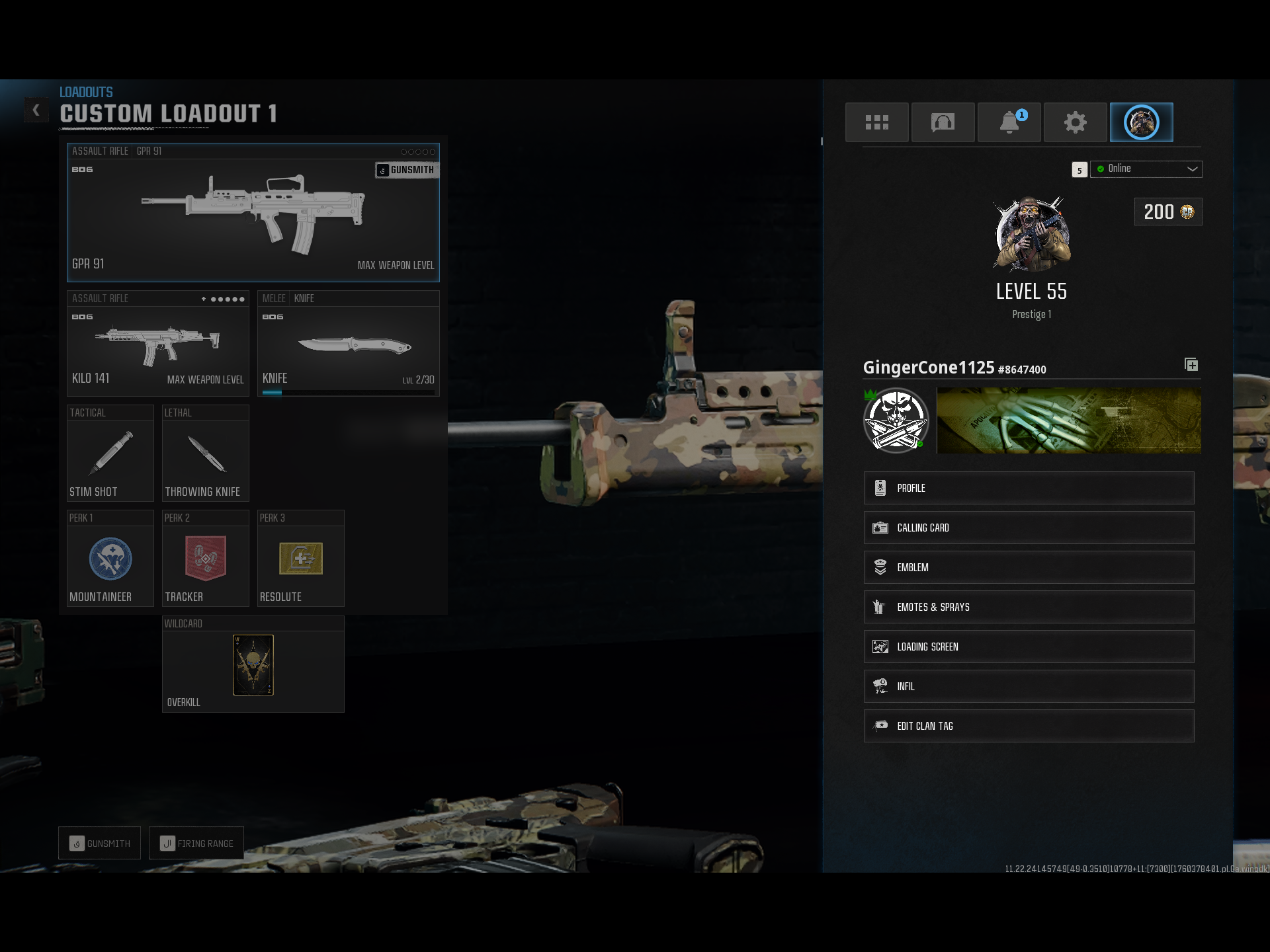Screen dimensions: 1270x952
Task: Open the Online status dropdown
Action: point(1146,169)
